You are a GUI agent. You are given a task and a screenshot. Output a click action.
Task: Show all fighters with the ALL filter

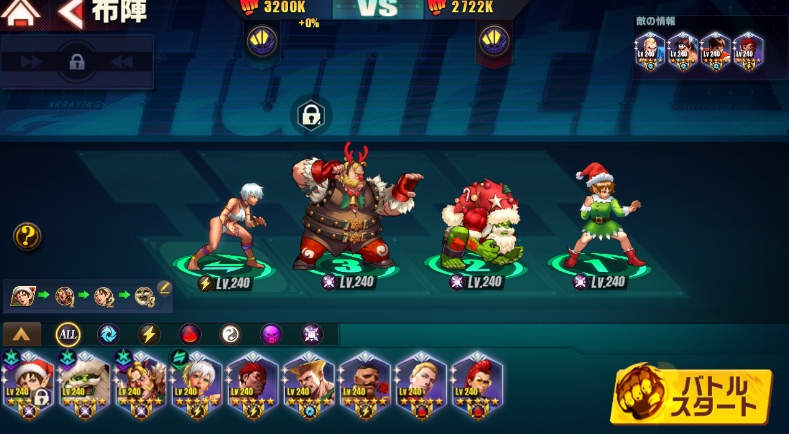point(68,334)
